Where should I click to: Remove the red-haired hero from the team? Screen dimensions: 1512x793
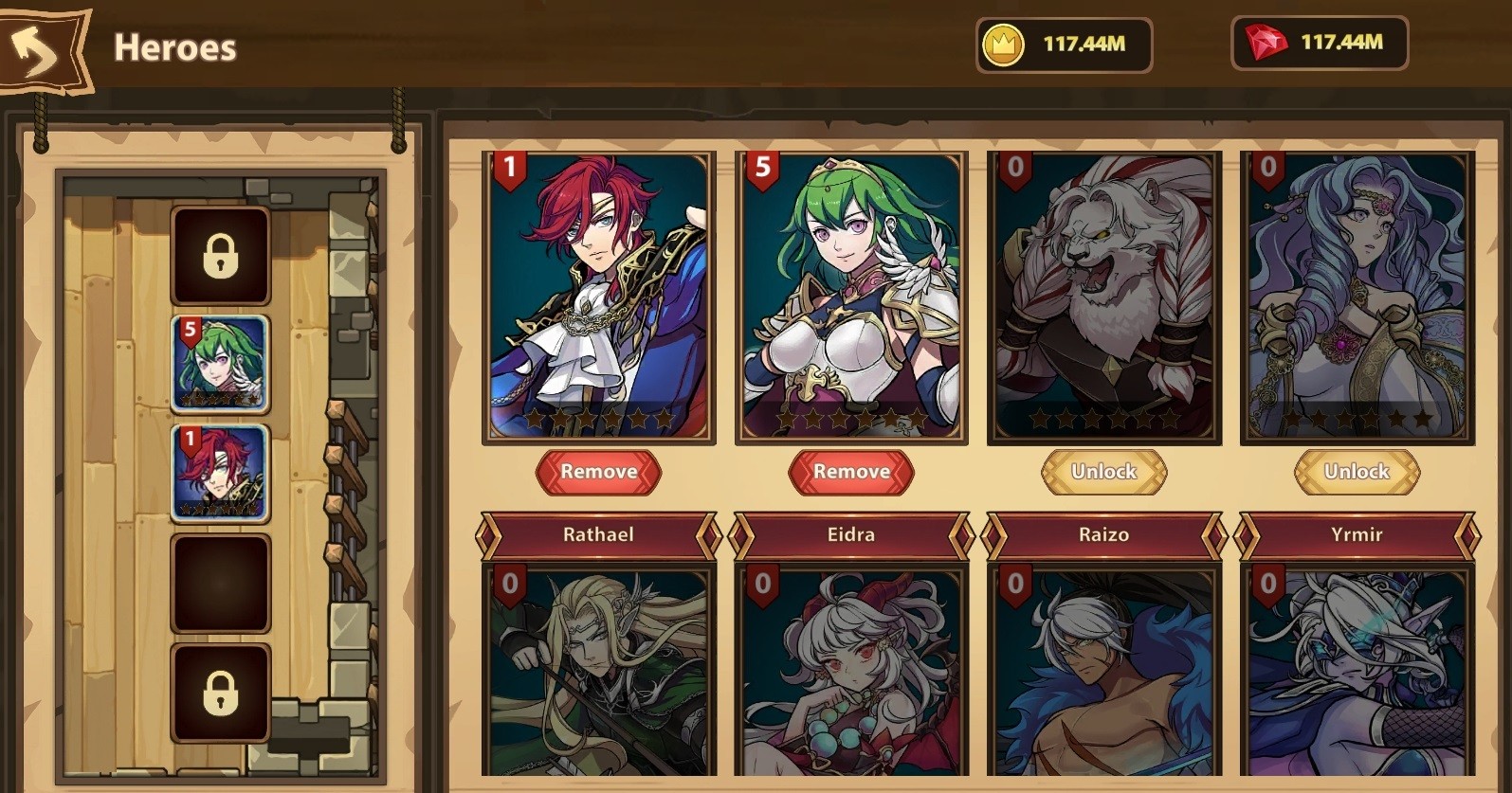click(x=598, y=472)
